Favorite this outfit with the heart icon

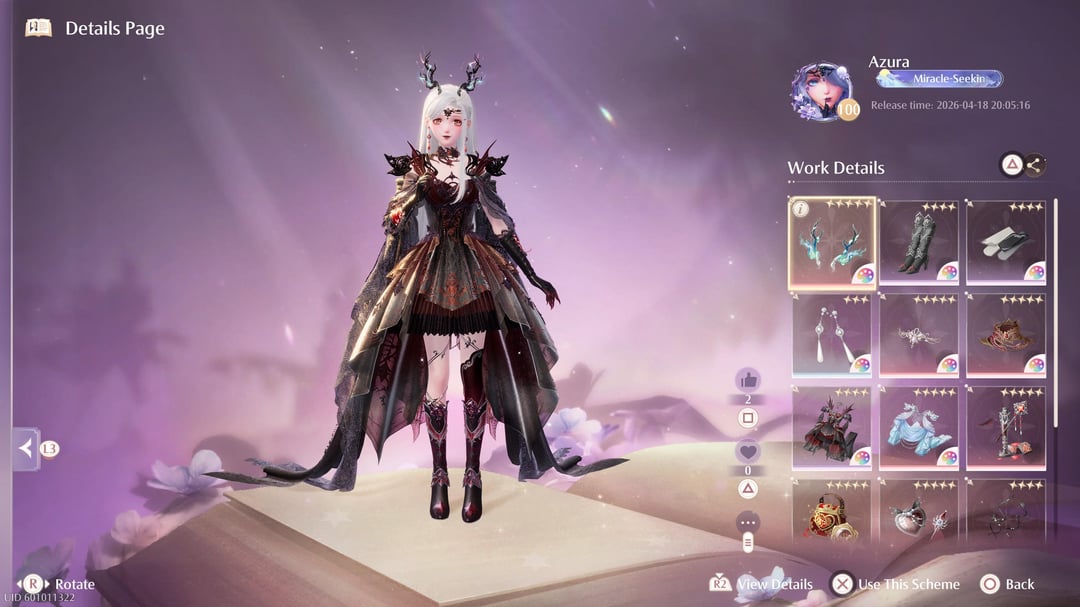point(748,451)
